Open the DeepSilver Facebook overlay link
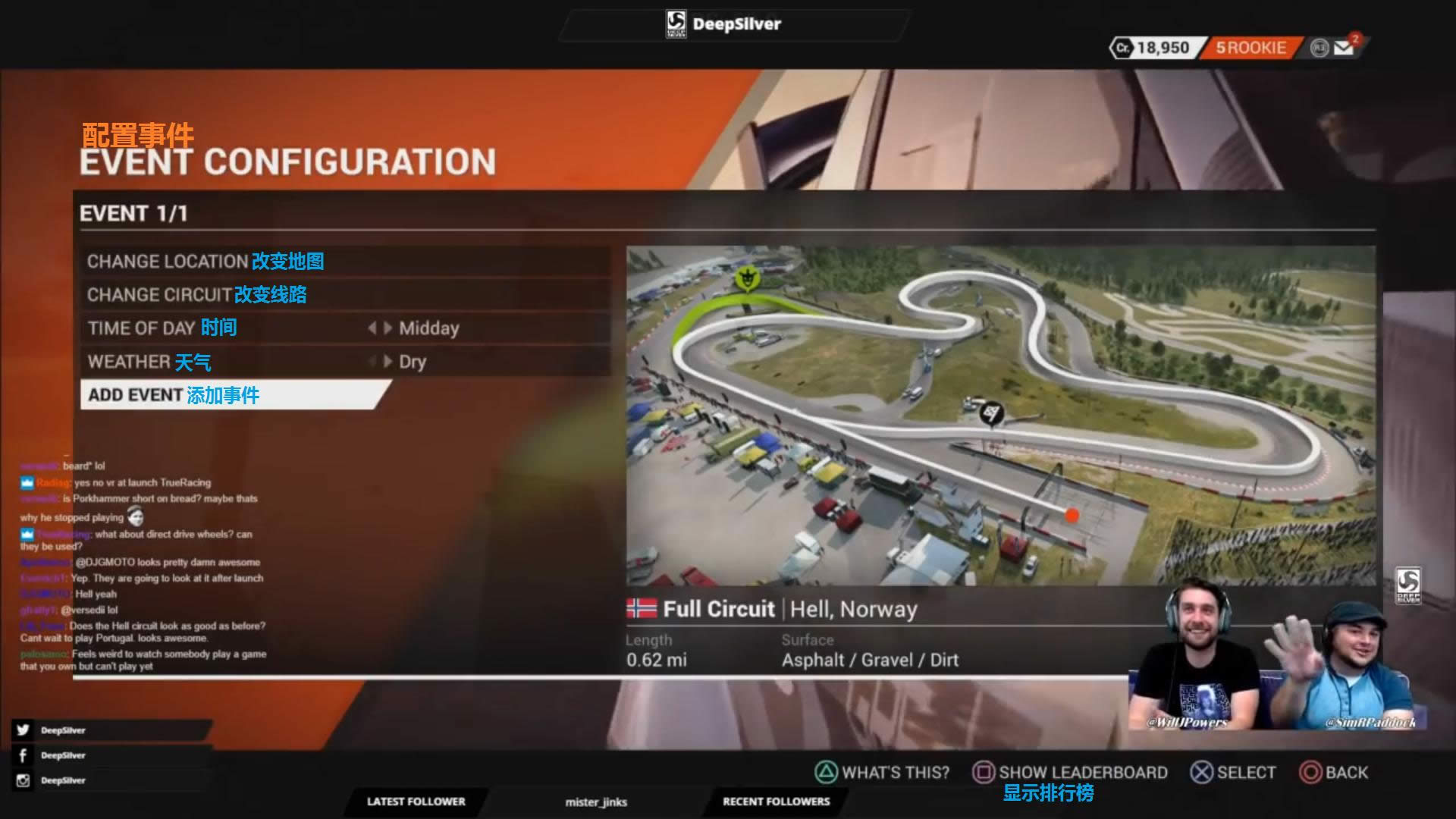The image size is (1456, 819). 61,755
